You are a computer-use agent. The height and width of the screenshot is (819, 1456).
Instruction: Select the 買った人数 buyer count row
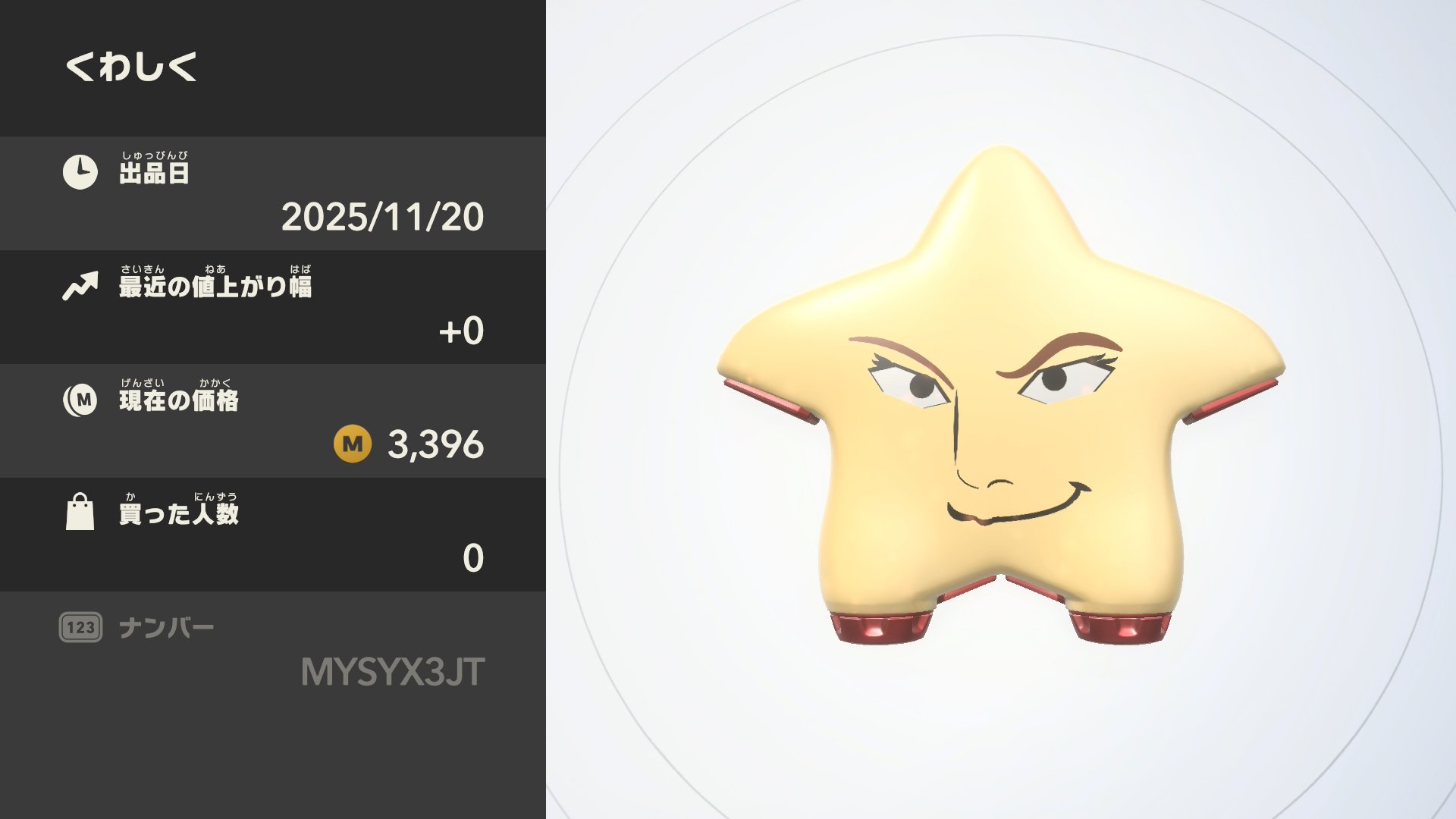pyautogui.click(x=273, y=535)
